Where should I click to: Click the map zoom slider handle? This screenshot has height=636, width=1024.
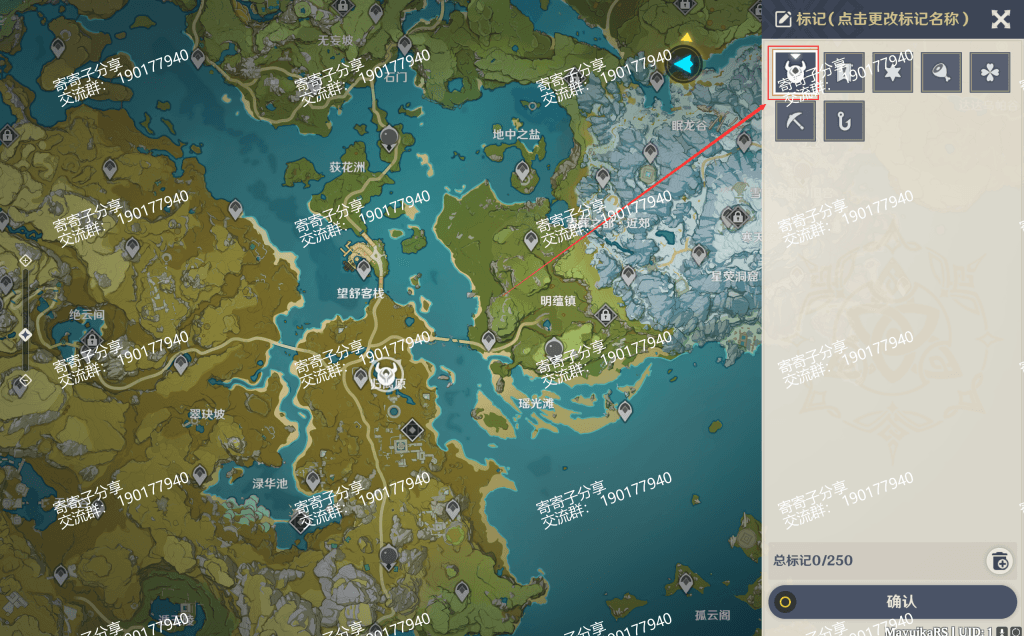pos(26,334)
